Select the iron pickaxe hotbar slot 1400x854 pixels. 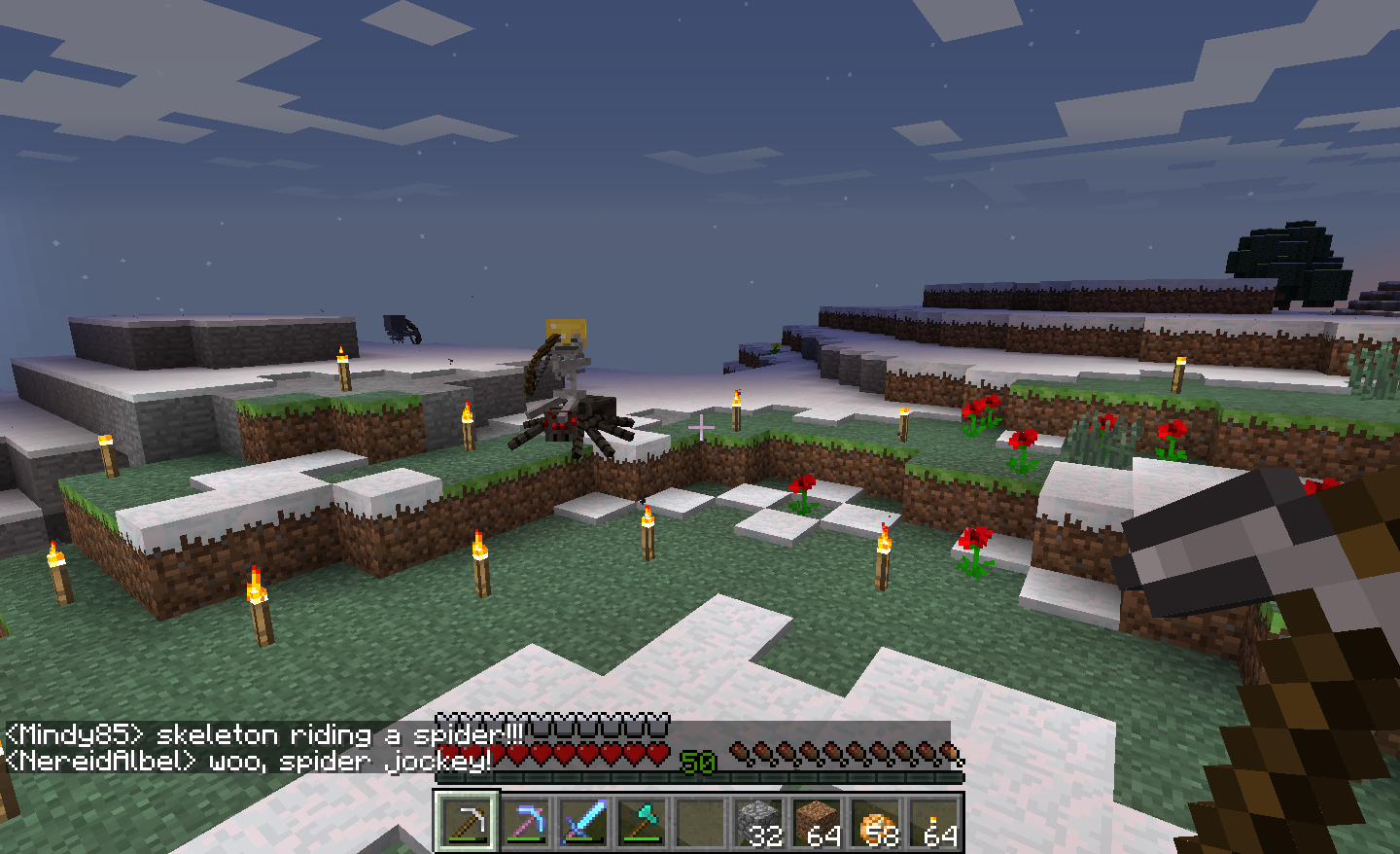[x=467, y=822]
